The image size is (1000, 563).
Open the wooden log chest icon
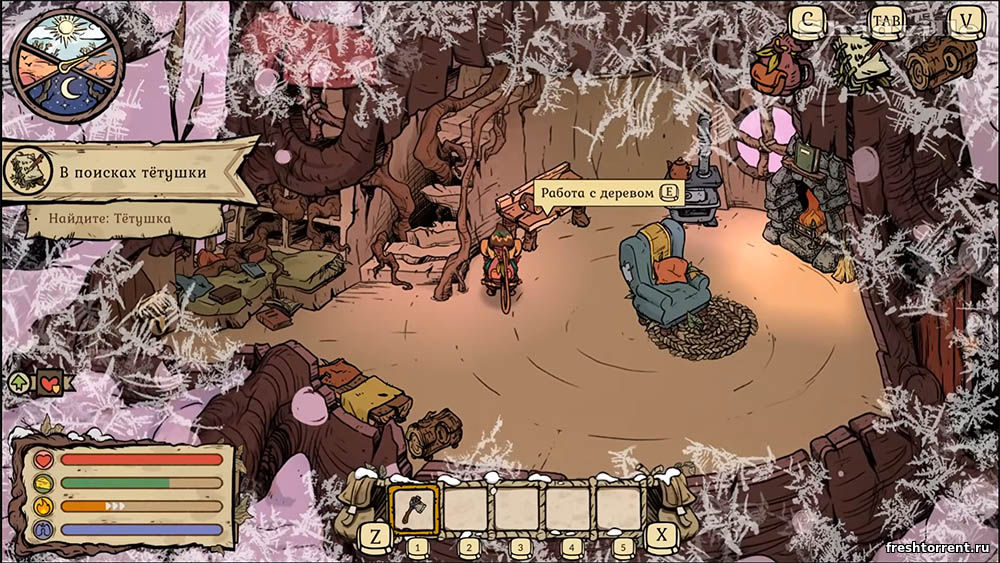[x=940, y=62]
